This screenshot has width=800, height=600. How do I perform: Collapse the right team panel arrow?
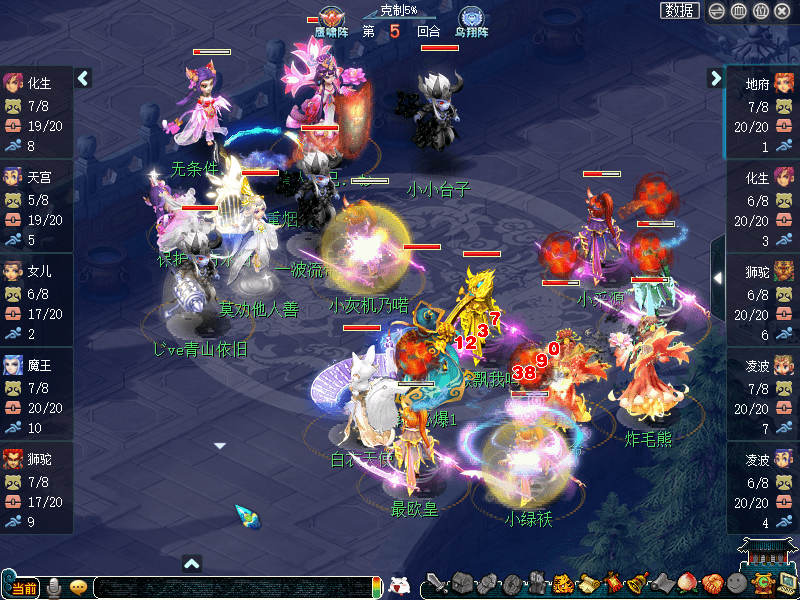click(x=715, y=78)
